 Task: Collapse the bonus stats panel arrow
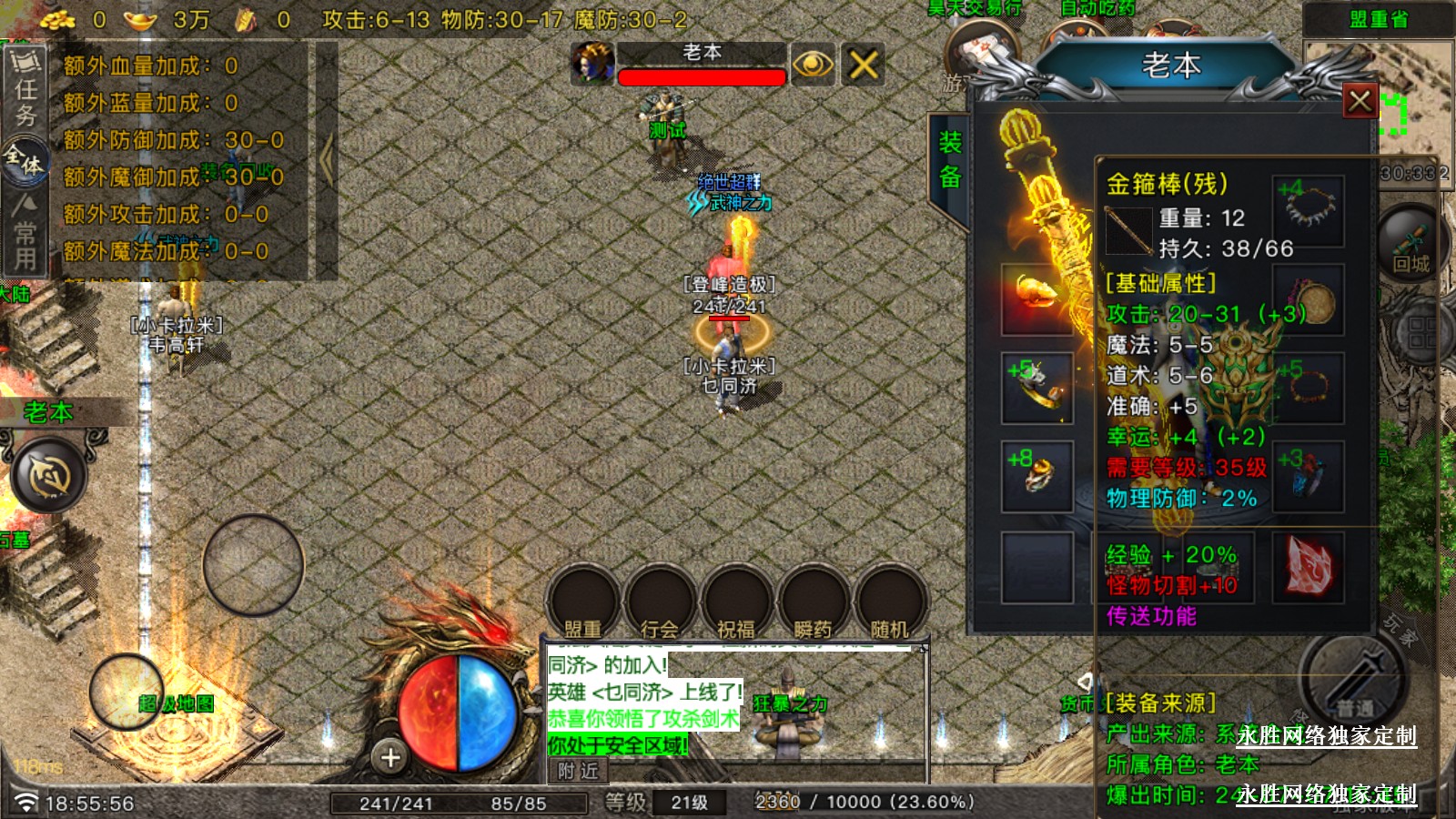(326, 159)
